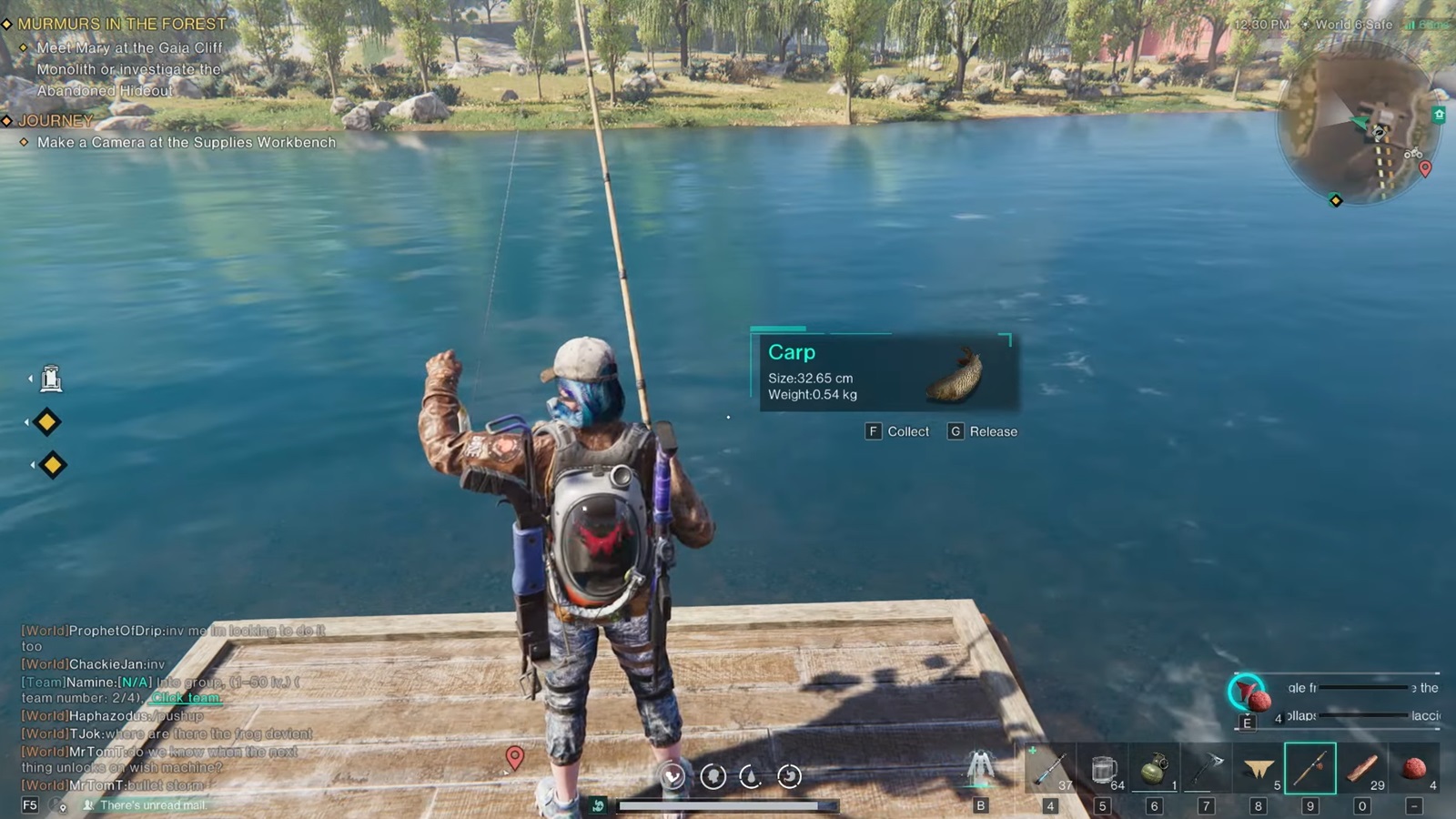The image size is (1456, 819).
Task: Click the sanity head status icon
Action: [x=712, y=777]
